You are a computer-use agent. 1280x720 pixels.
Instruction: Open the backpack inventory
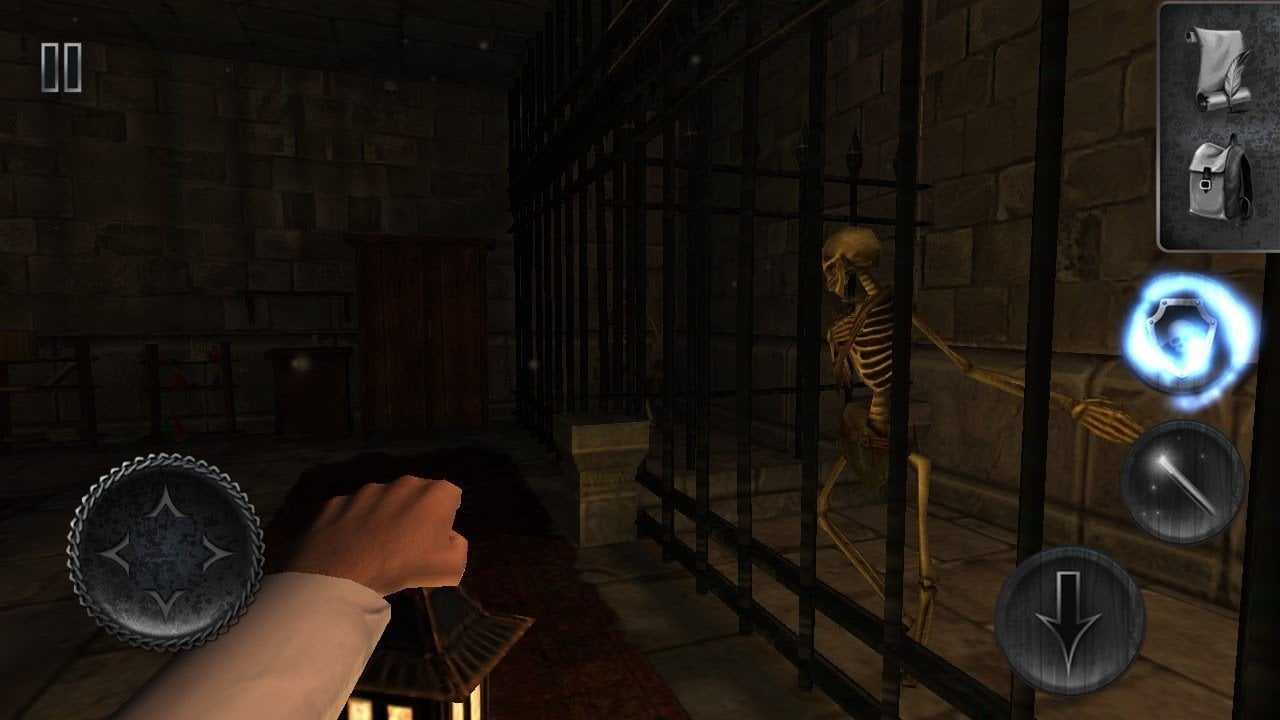(1218, 183)
